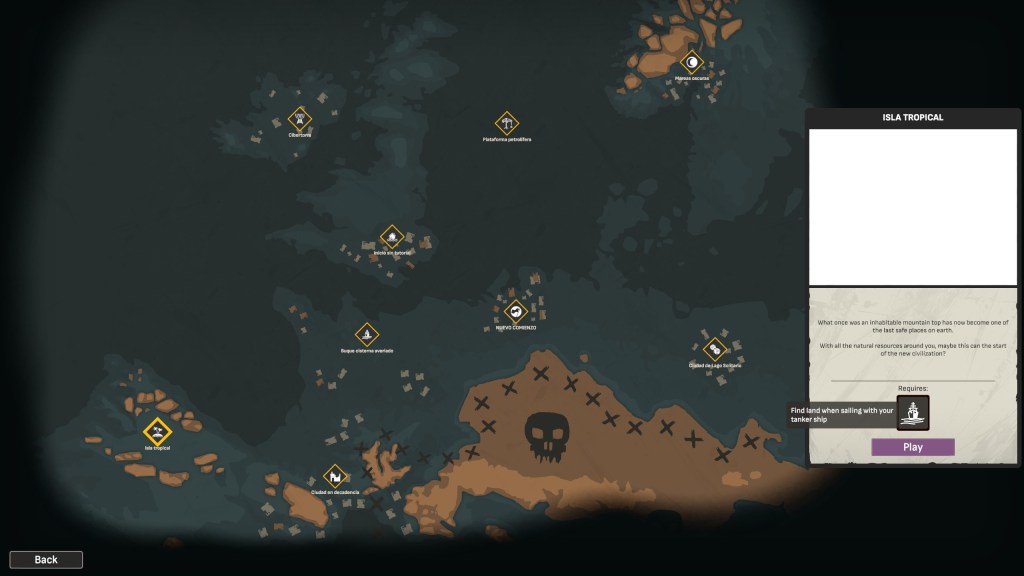Choose the Buque cisterna averiado marker
The image size is (1024, 576).
367,334
